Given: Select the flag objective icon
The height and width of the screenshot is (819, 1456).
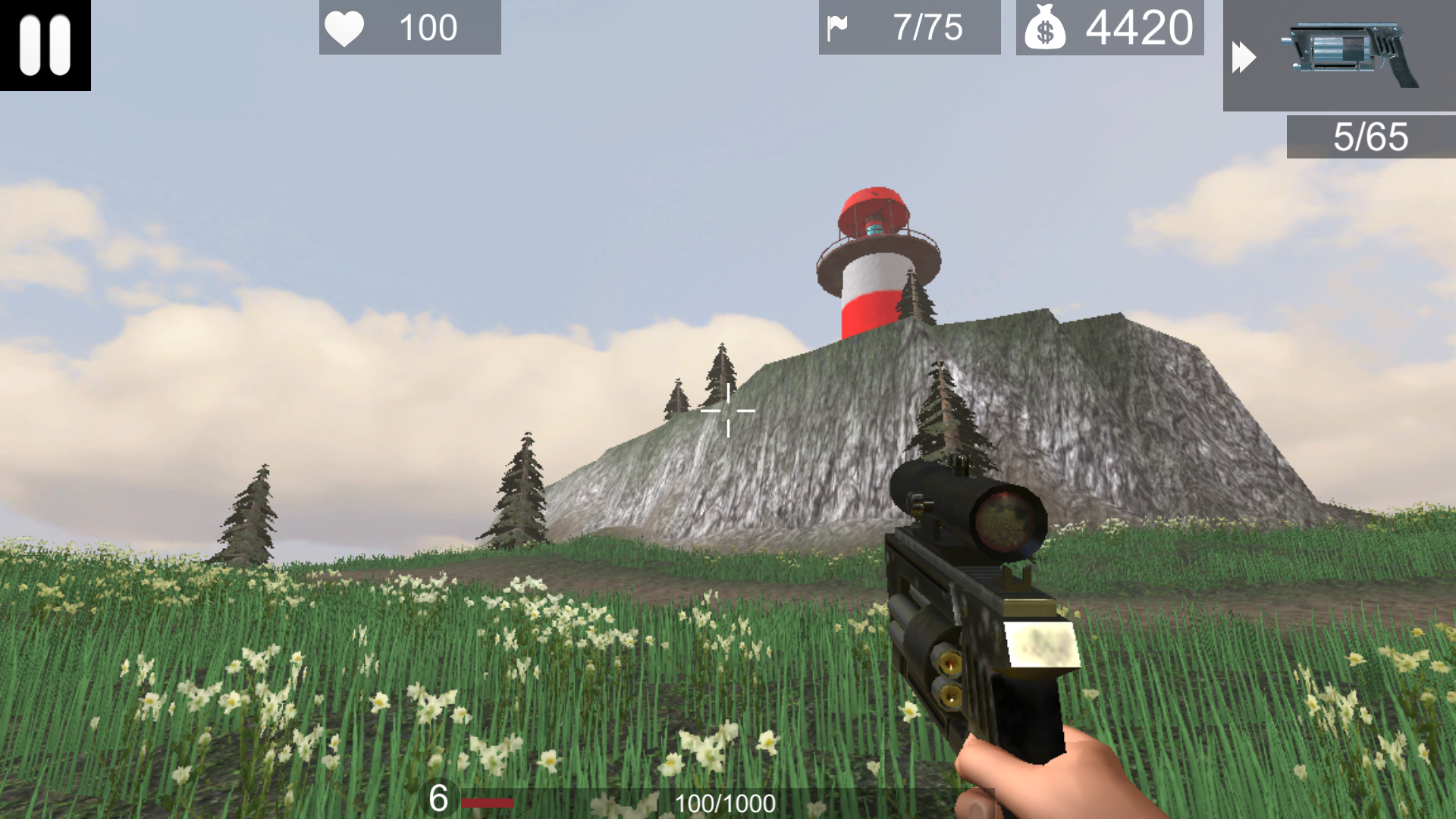Looking at the screenshot, I should pos(839,27).
